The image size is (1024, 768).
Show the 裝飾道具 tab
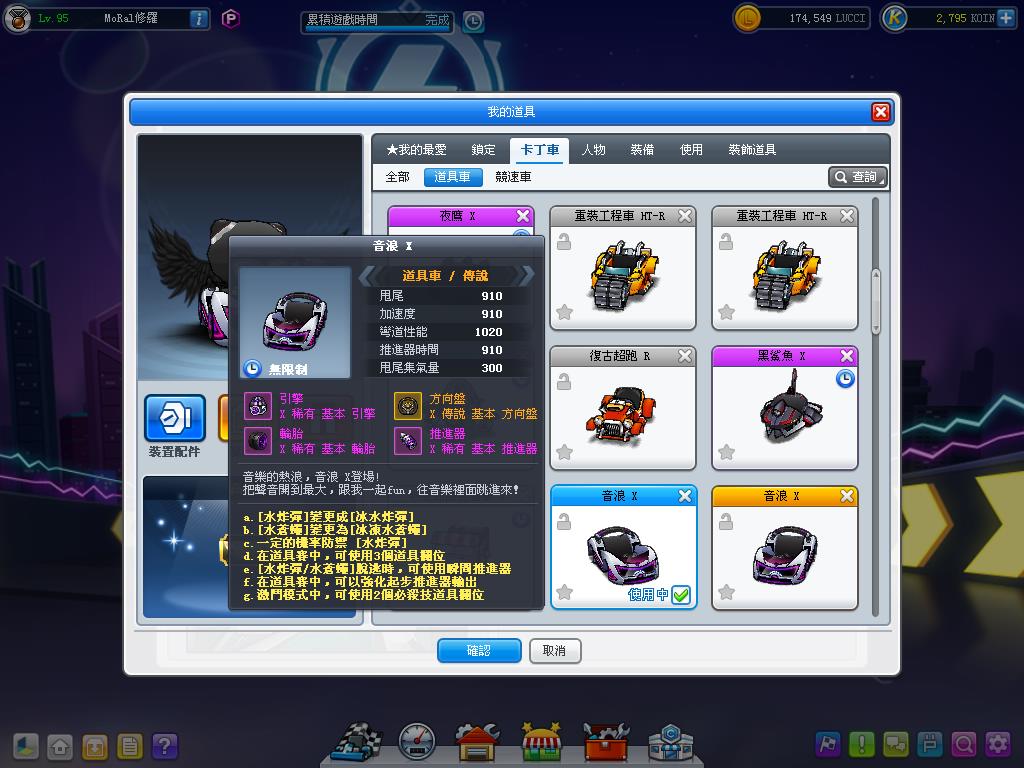point(752,150)
